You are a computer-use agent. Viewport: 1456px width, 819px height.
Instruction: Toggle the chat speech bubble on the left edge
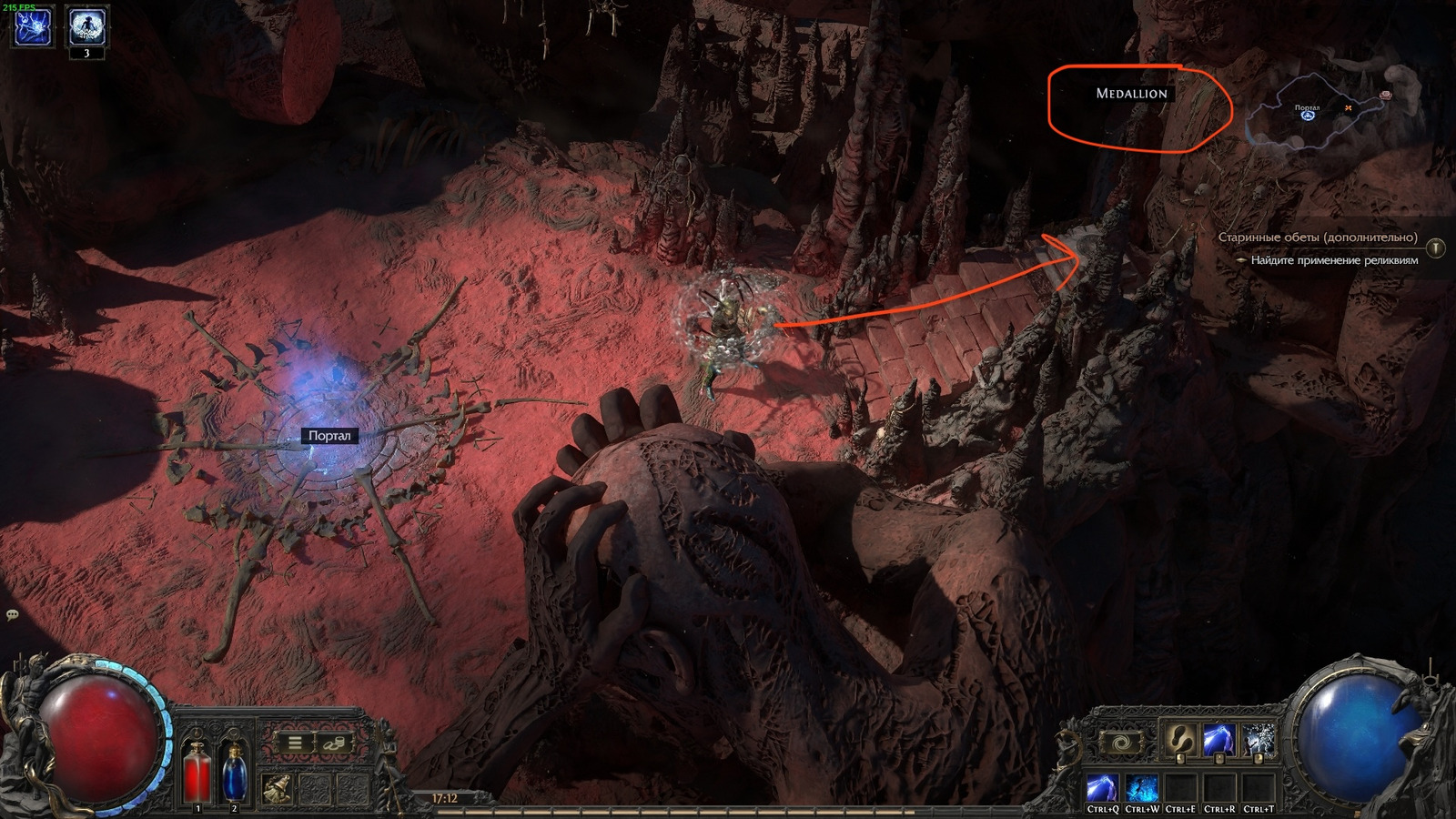11,616
